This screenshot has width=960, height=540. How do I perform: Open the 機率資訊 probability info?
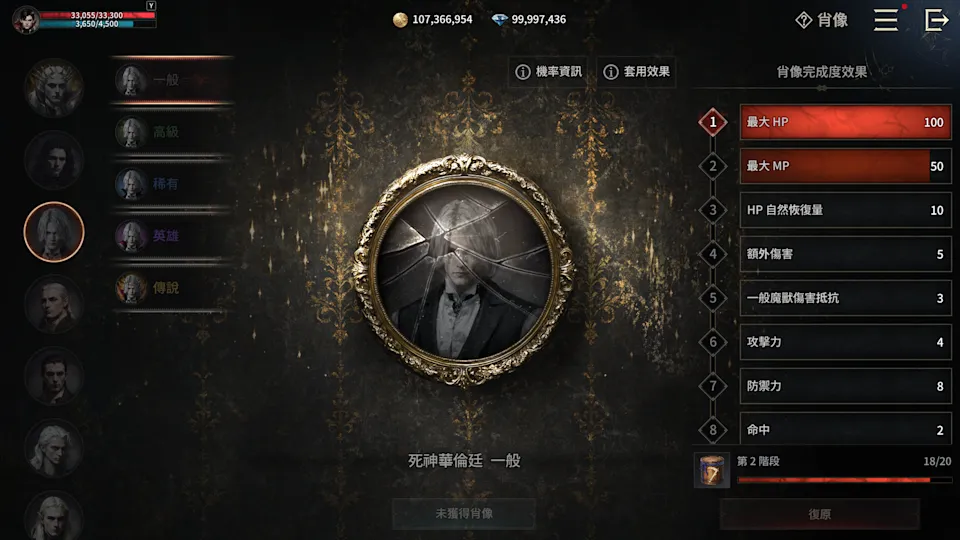click(548, 72)
